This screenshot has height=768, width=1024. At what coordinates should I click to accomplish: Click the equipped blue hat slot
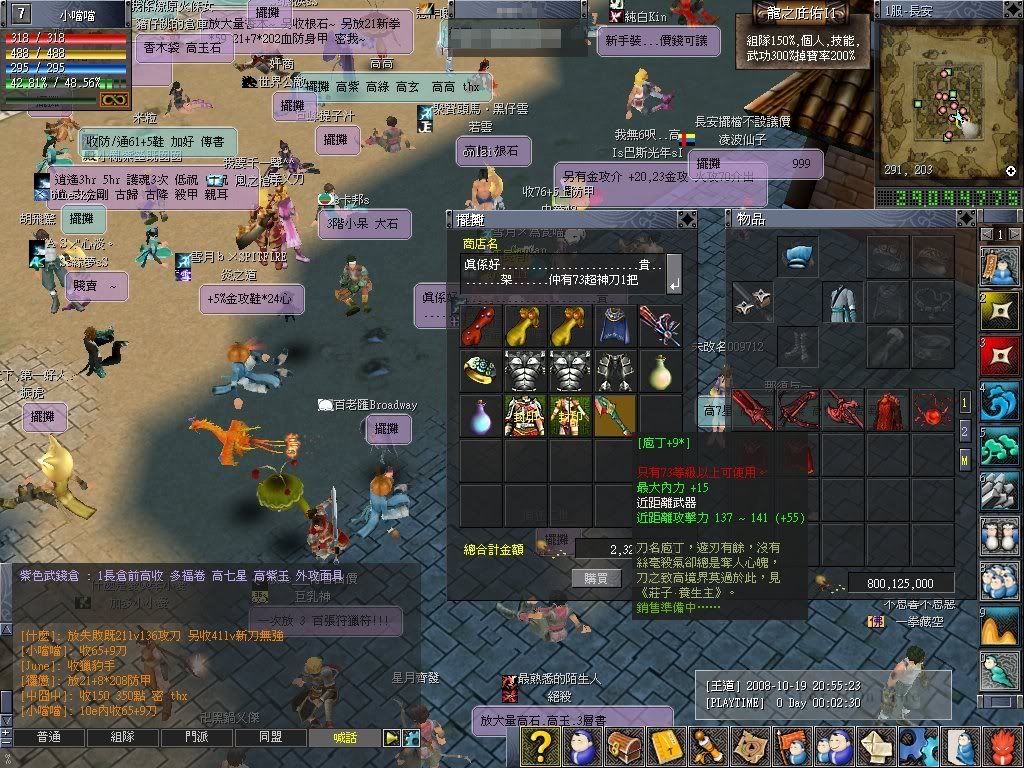click(x=797, y=257)
